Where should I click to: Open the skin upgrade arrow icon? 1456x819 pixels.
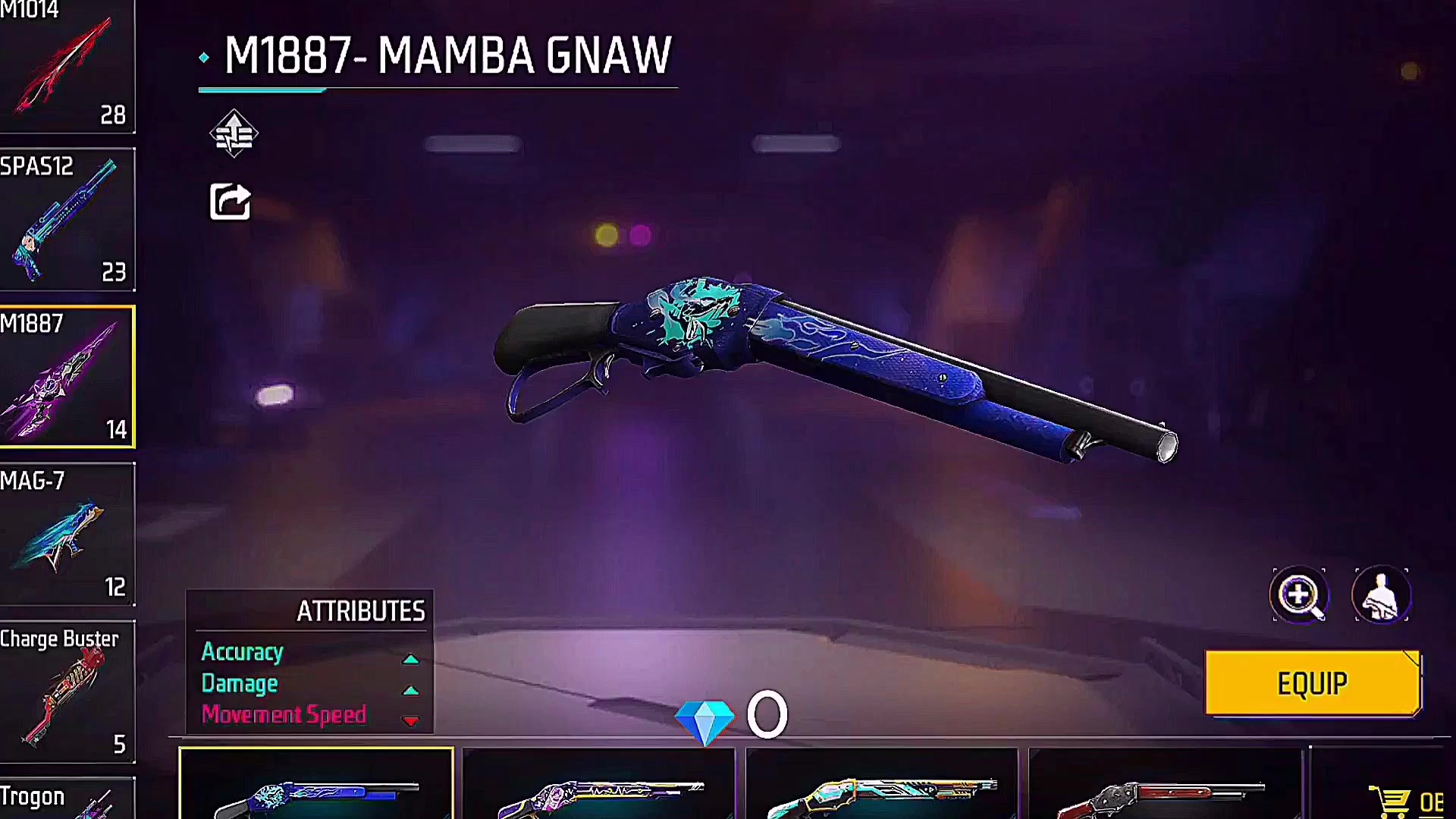click(x=234, y=134)
